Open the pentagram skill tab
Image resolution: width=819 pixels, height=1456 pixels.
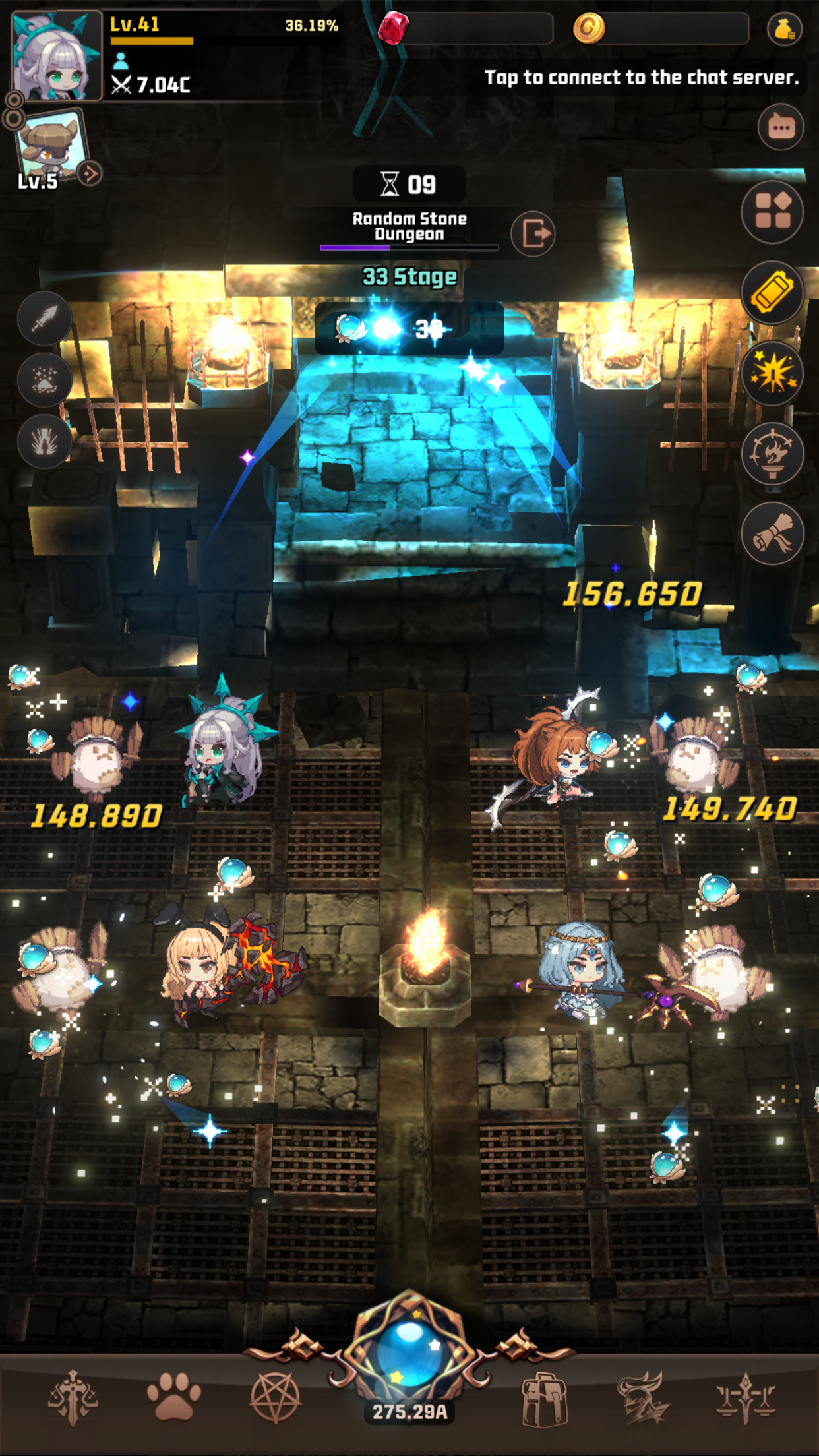pos(275,1397)
